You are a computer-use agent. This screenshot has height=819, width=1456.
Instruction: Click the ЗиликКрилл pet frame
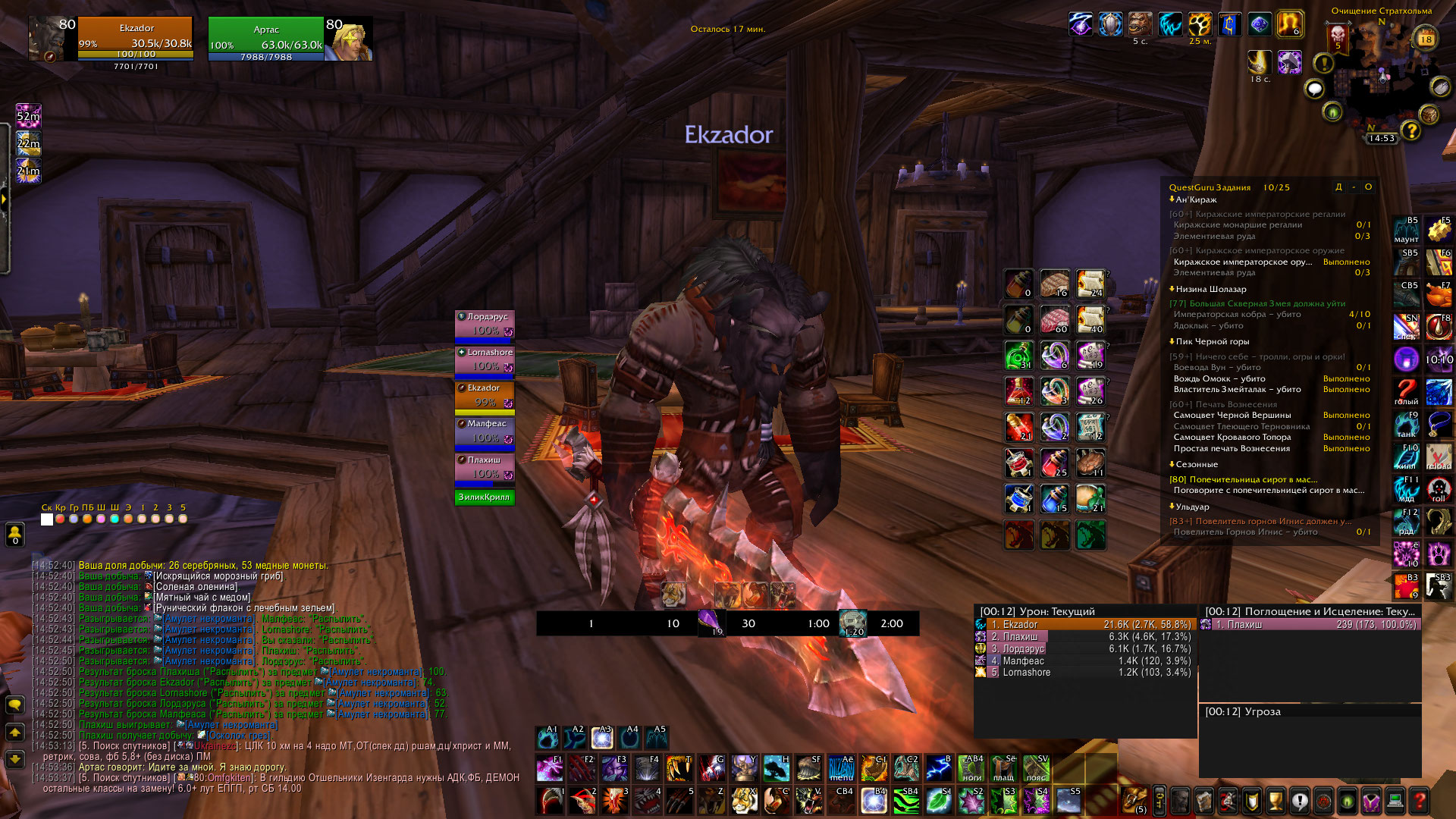pos(485,497)
